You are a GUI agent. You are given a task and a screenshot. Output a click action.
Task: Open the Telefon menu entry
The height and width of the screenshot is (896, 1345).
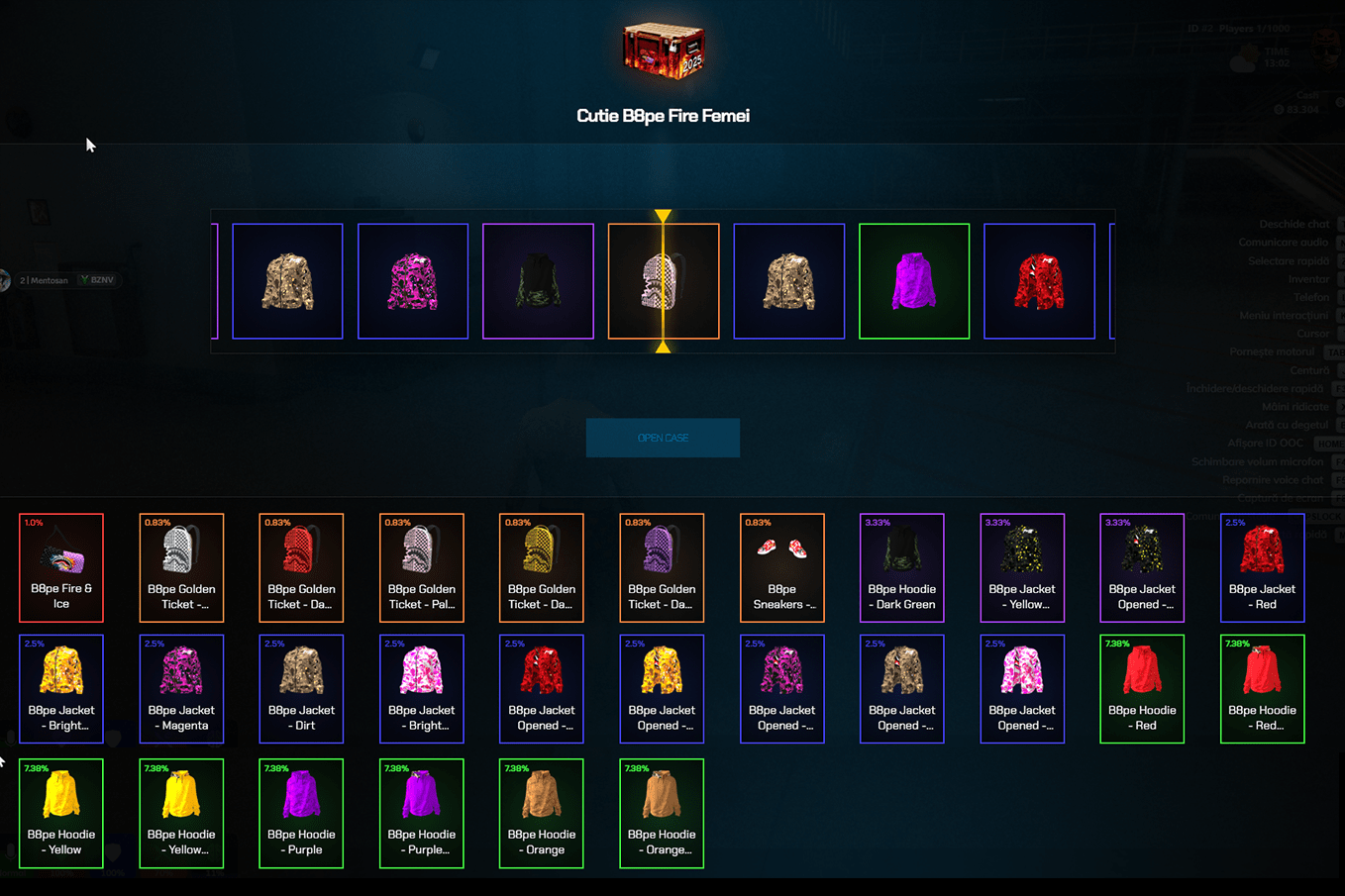click(1312, 297)
